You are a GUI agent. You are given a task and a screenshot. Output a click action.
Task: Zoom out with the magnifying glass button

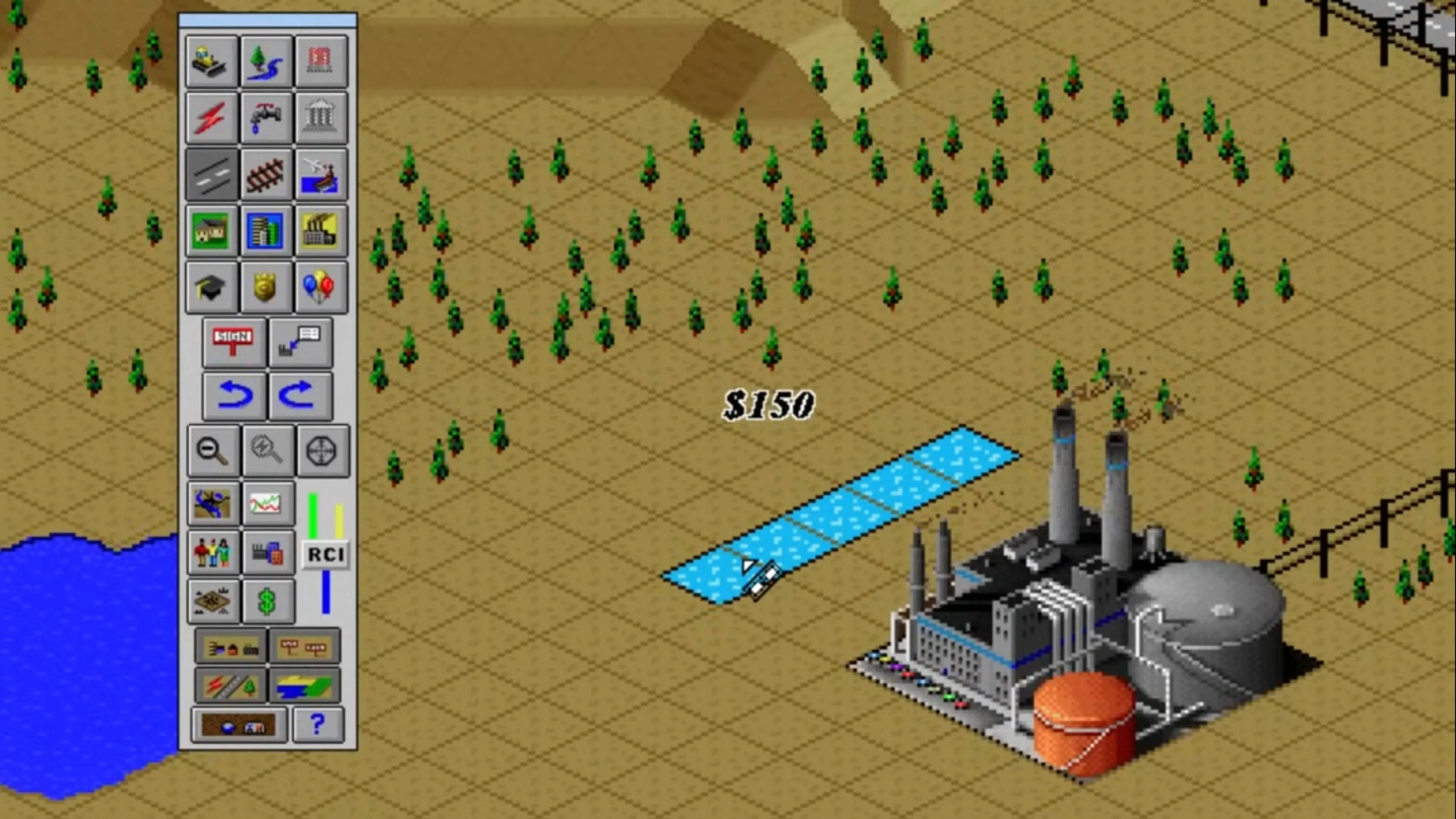pyautogui.click(x=213, y=450)
